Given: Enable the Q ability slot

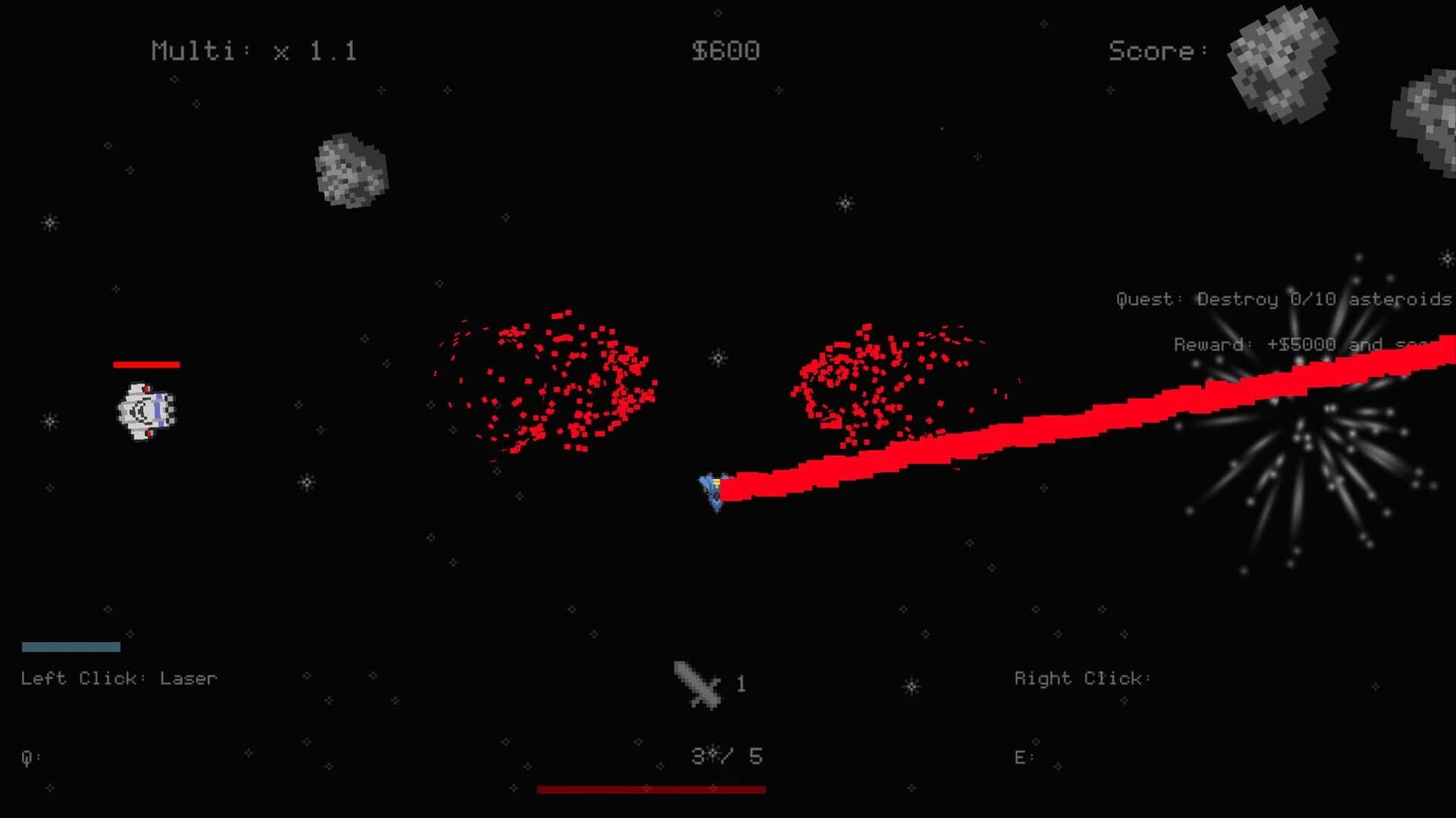Looking at the screenshot, I should (27, 756).
